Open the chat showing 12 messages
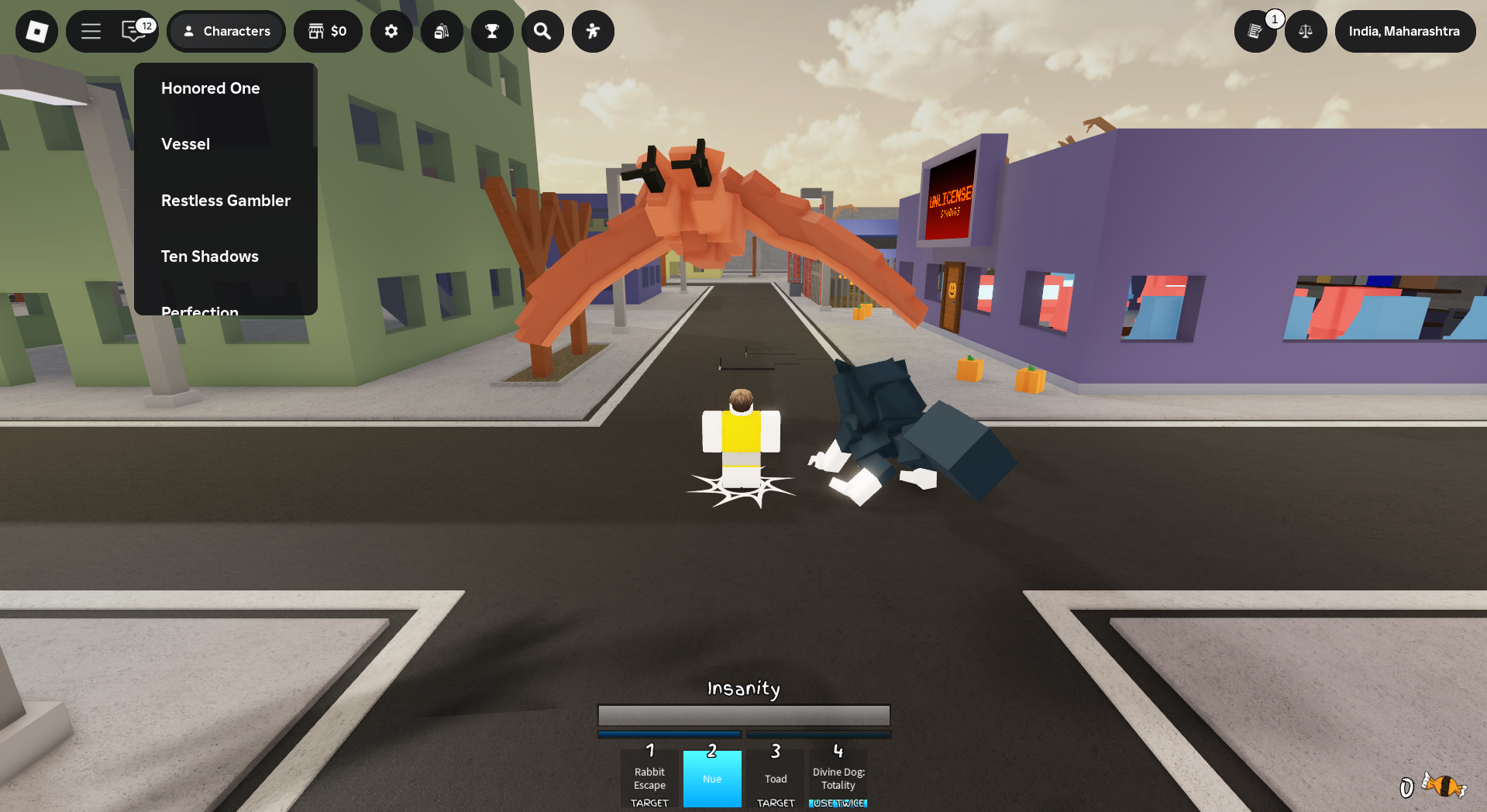The width and height of the screenshot is (1487, 812). pos(132,31)
